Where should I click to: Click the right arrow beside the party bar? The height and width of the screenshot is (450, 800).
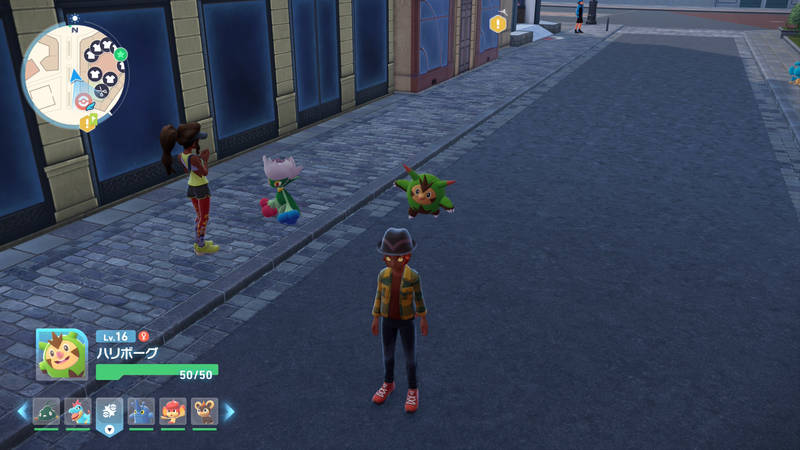click(229, 411)
